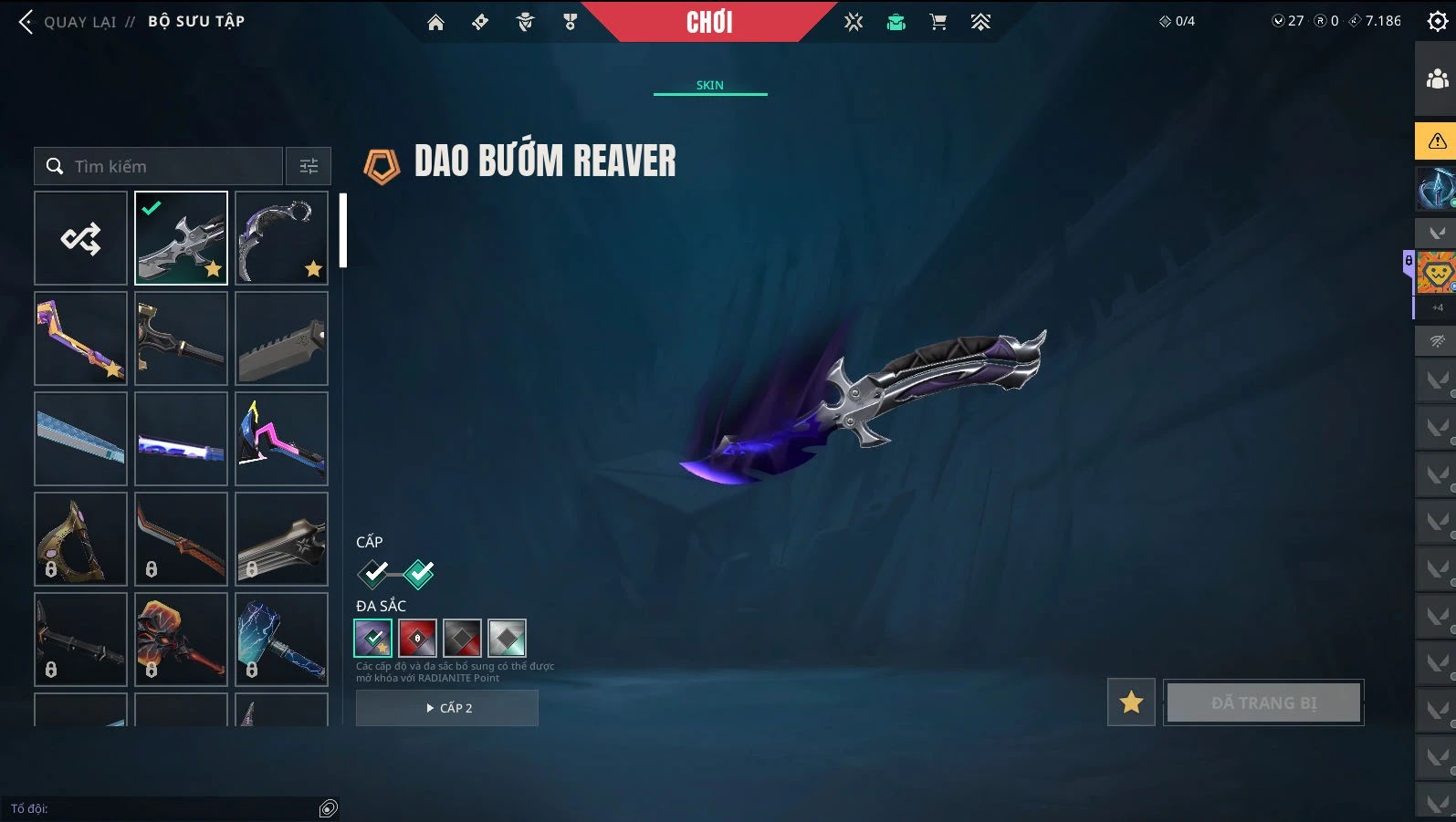Go back with the QUAY LẠI arrow

(x=26, y=22)
